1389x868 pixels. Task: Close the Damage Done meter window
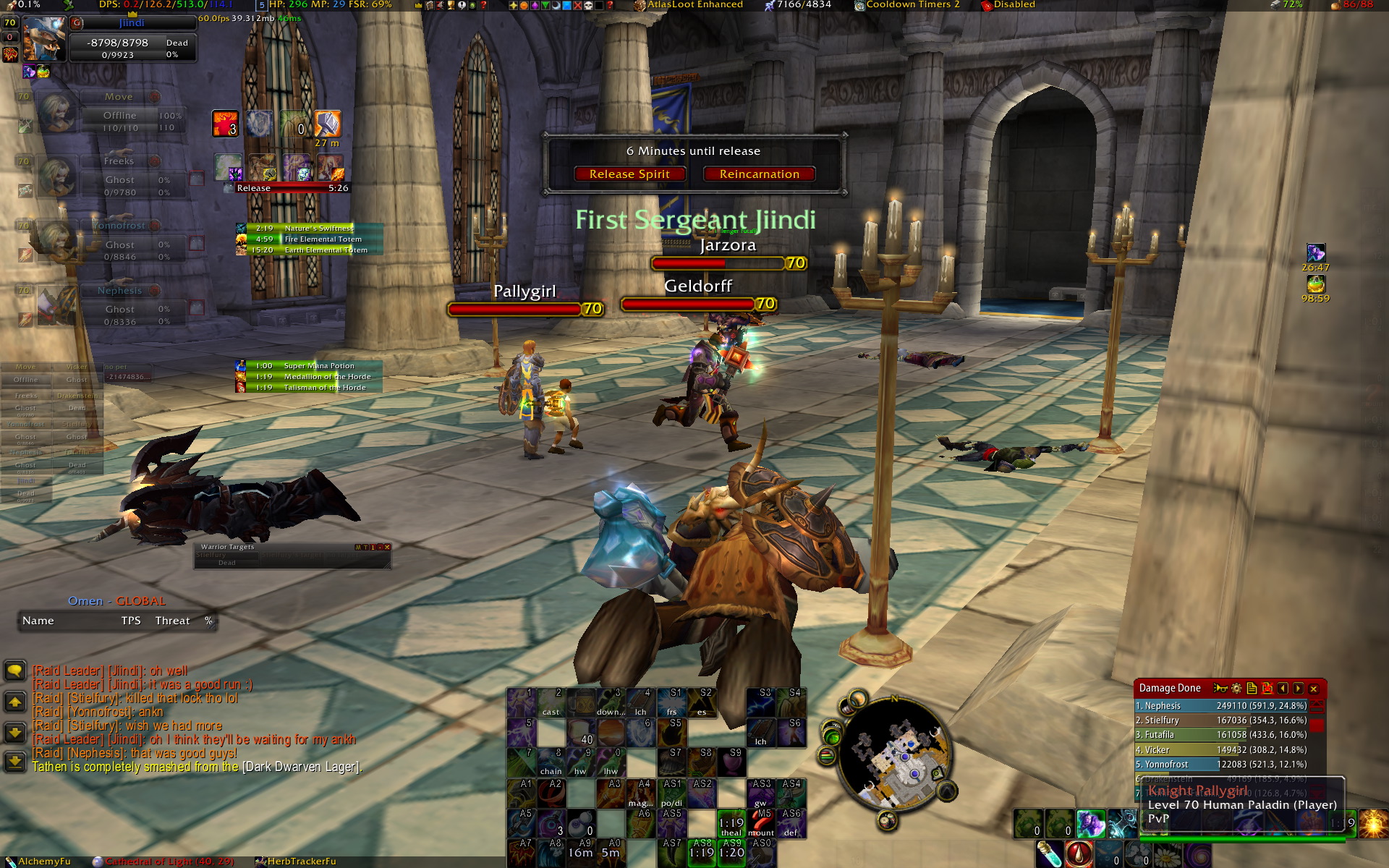1314,689
